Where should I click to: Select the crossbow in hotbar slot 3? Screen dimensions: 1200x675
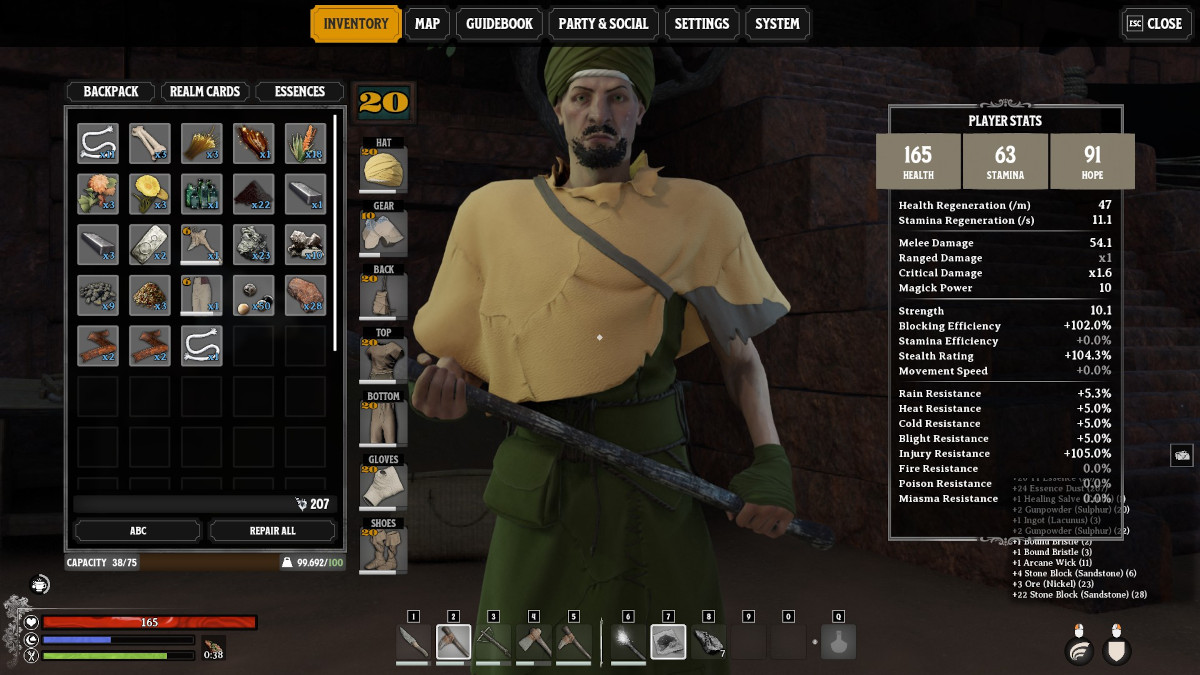tap(493, 641)
